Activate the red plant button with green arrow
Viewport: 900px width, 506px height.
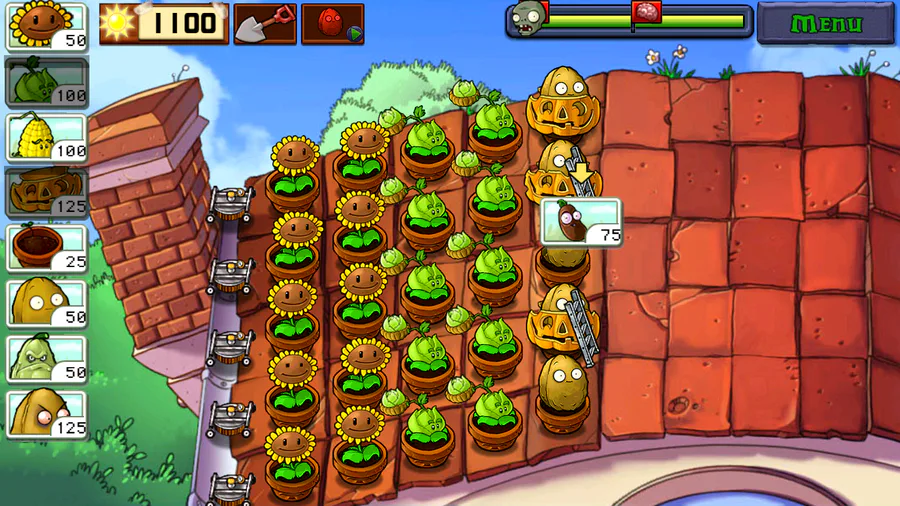point(333,23)
